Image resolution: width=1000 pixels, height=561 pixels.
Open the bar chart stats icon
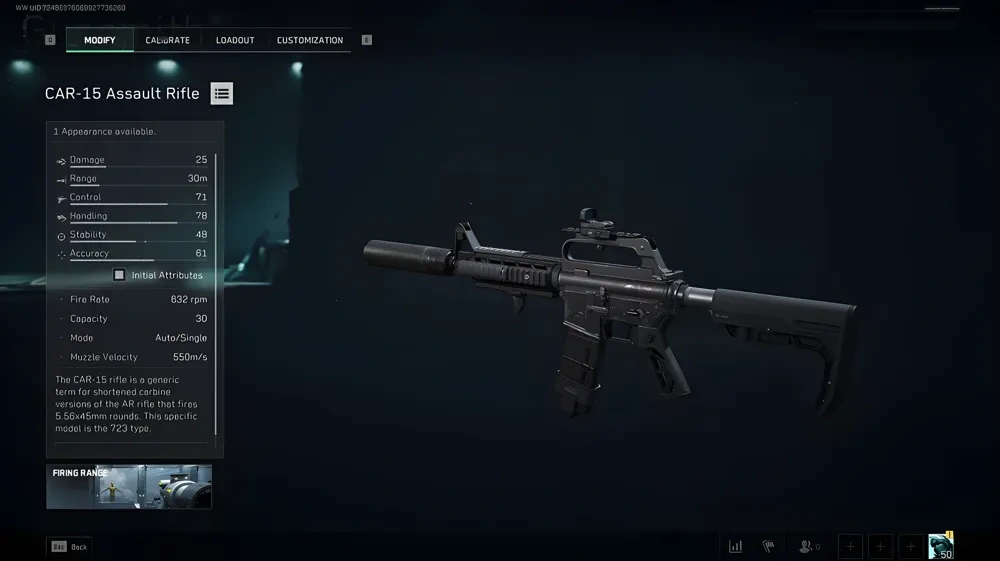(x=736, y=546)
